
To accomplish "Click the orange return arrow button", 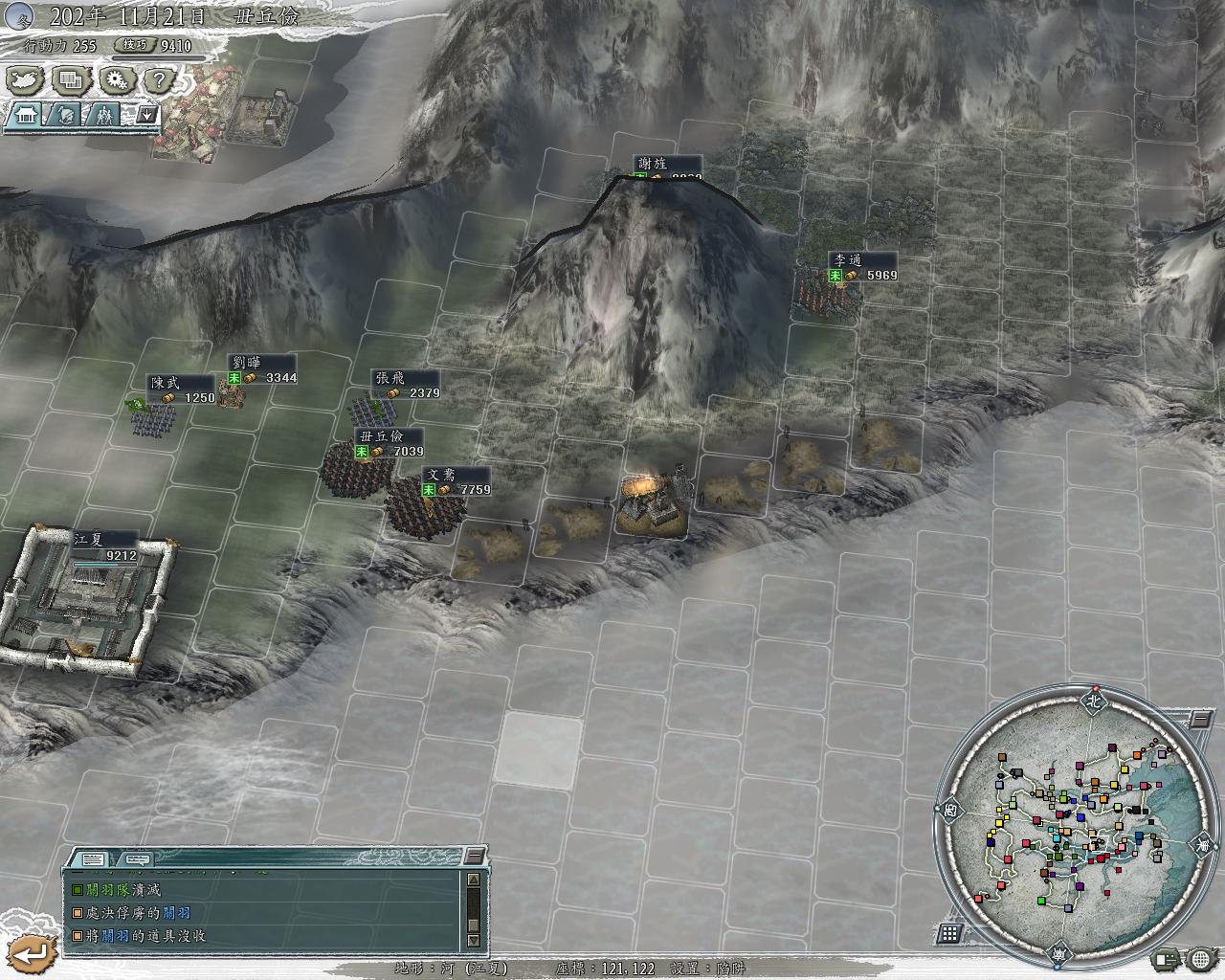I will tap(33, 951).
